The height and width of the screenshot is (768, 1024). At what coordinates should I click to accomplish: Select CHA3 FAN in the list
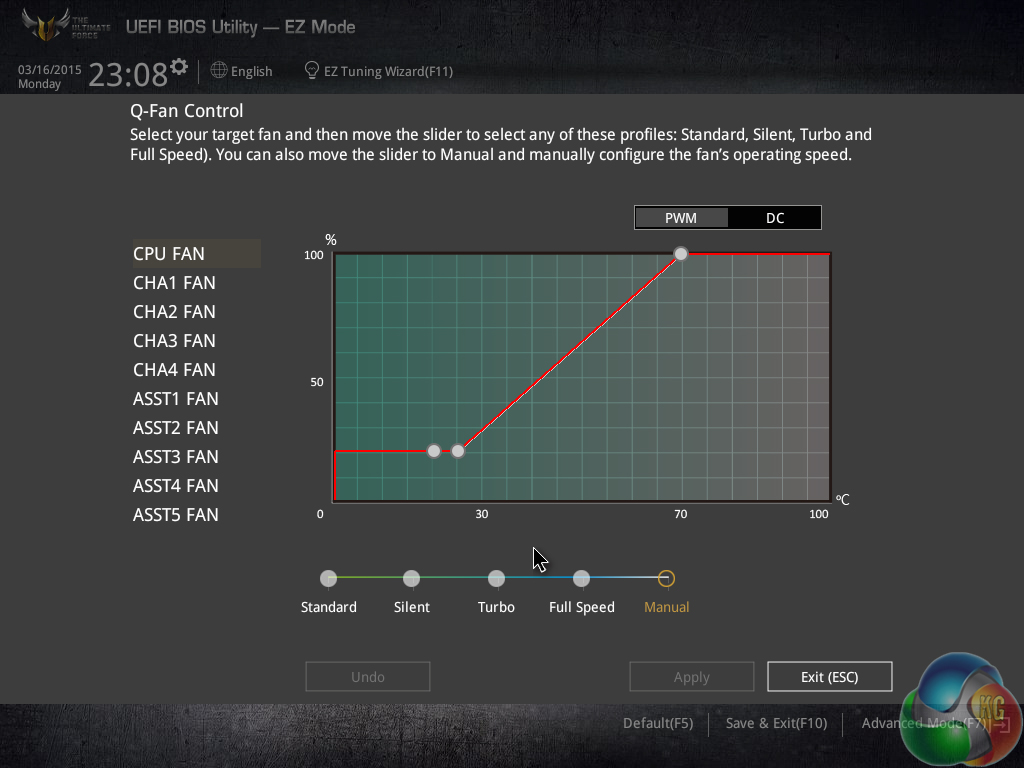click(174, 341)
